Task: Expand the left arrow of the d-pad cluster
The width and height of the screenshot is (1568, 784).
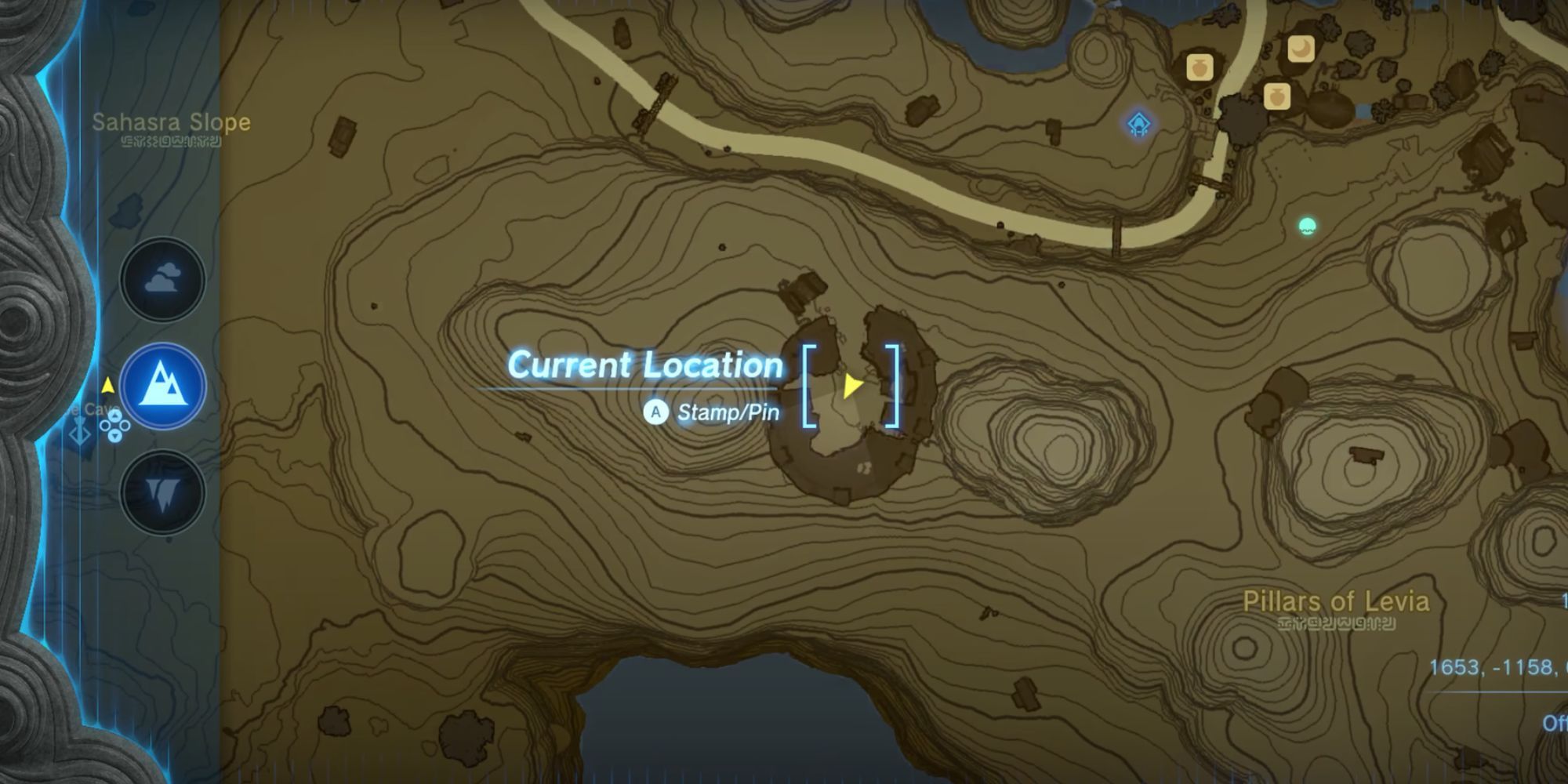Action: 104,426
